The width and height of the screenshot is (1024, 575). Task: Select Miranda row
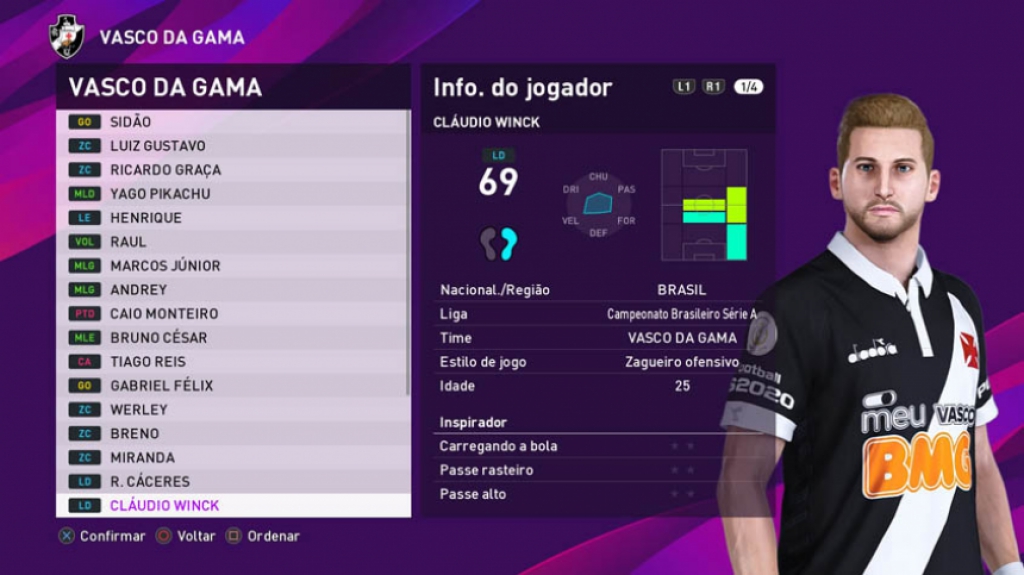coord(232,457)
